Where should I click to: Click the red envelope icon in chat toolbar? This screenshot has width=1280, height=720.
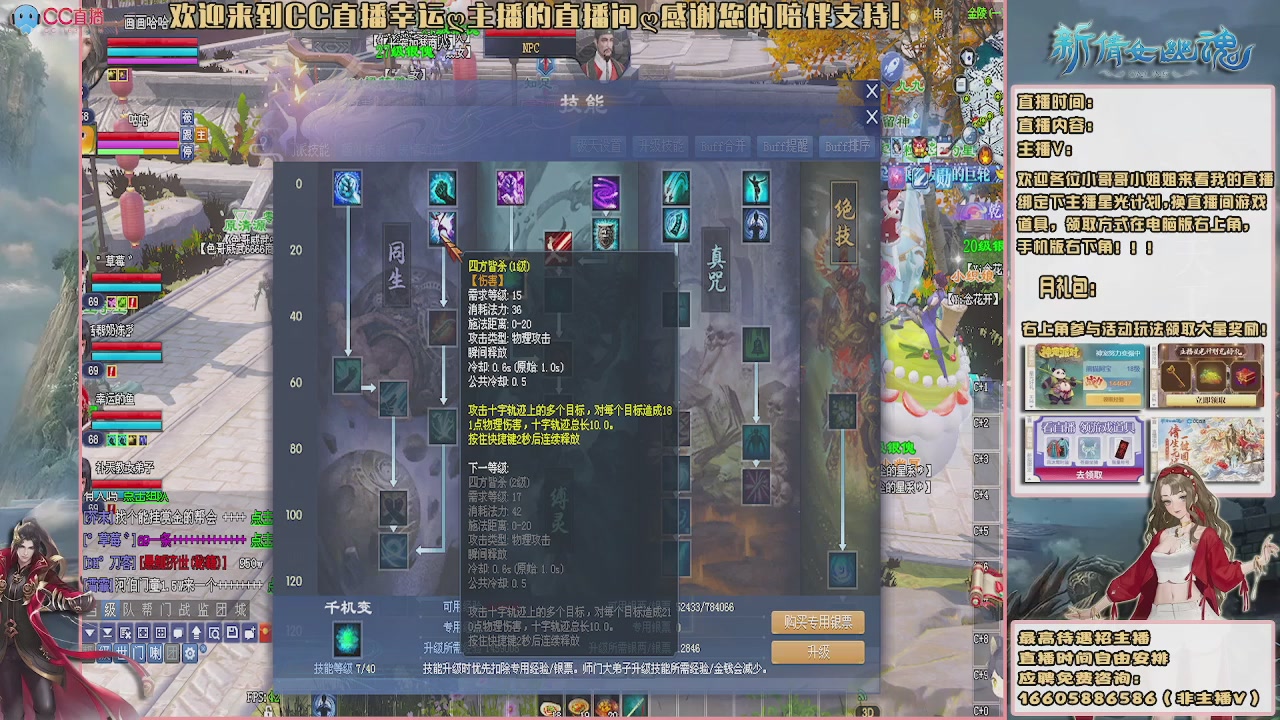[x=266, y=633]
